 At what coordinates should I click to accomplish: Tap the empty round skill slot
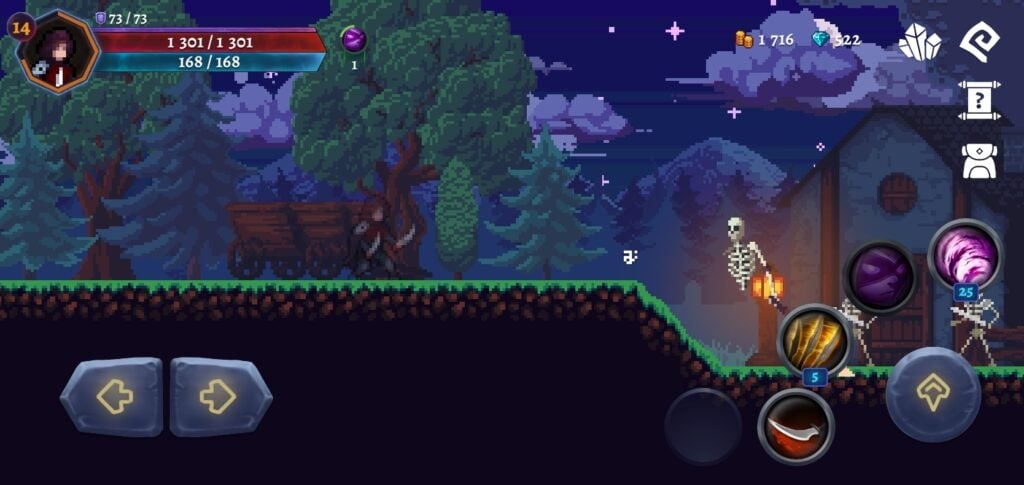(703, 426)
